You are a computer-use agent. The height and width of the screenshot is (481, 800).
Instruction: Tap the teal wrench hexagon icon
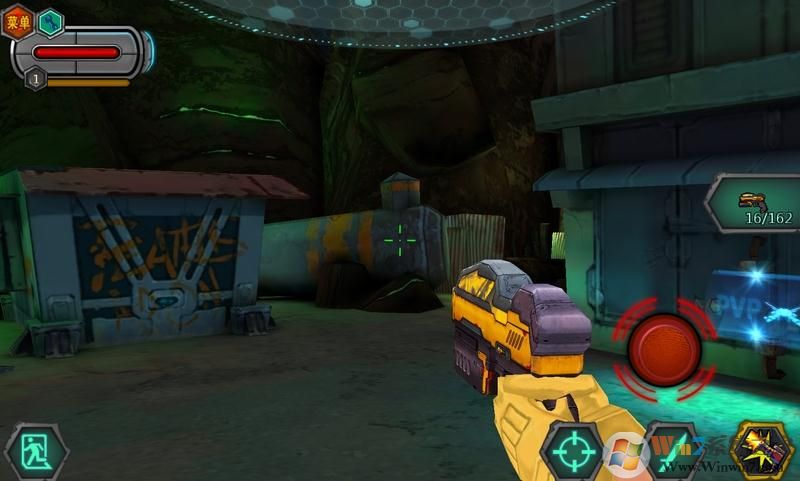[x=49, y=21]
